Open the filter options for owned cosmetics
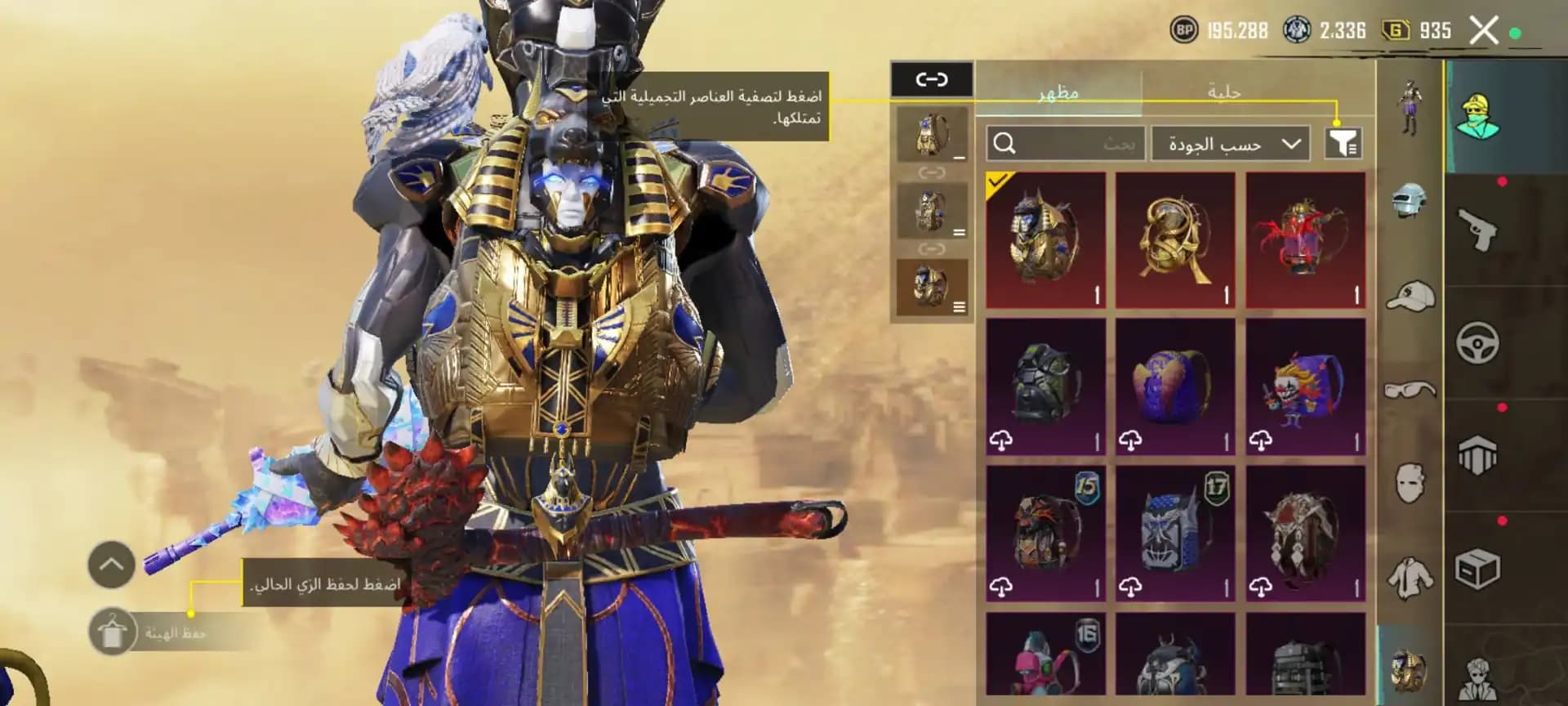Image resolution: width=1568 pixels, height=706 pixels. tap(1345, 144)
